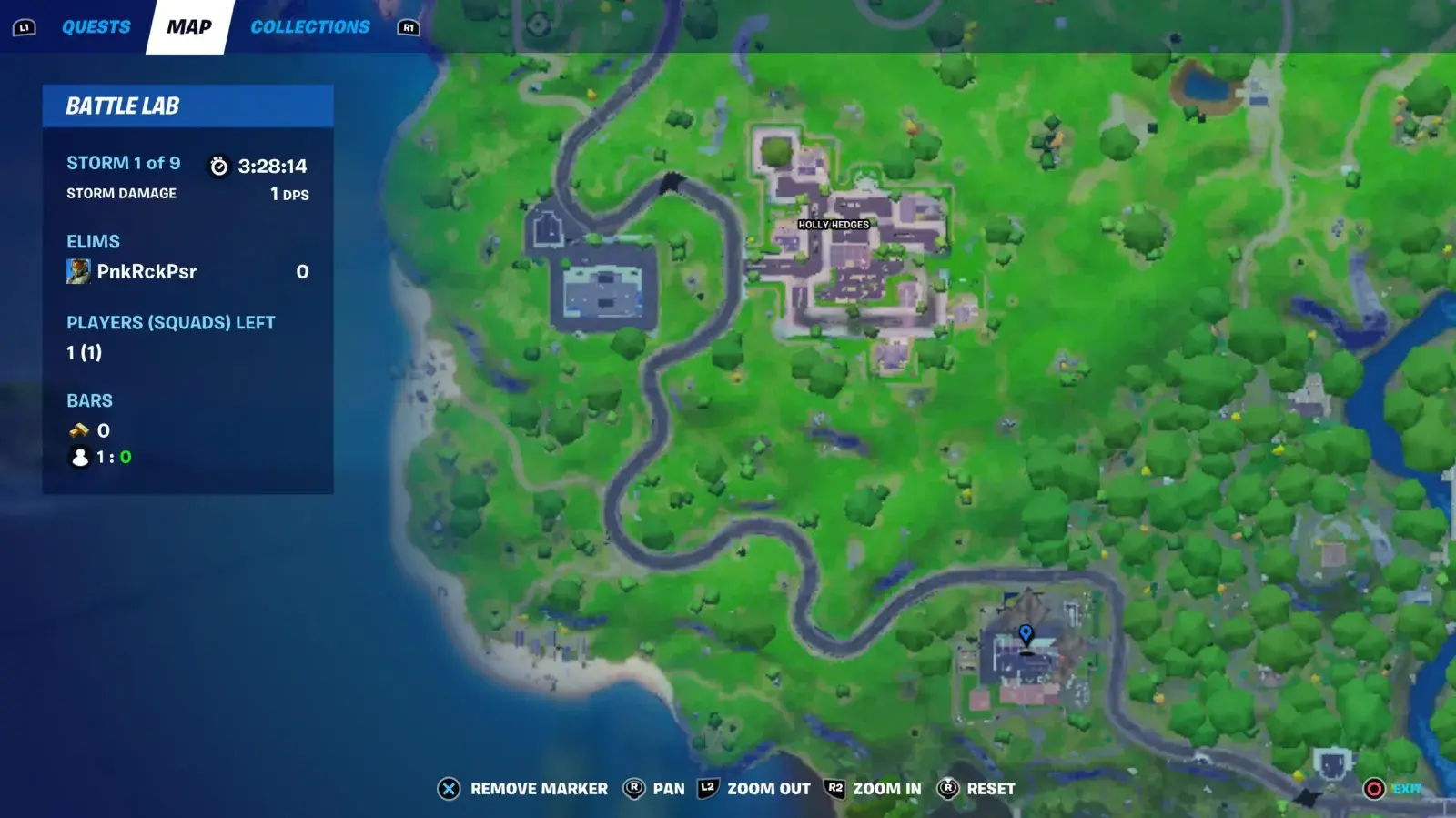This screenshot has width=1456, height=818.
Task: Select the MAP tab
Action: tap(187, 26)
